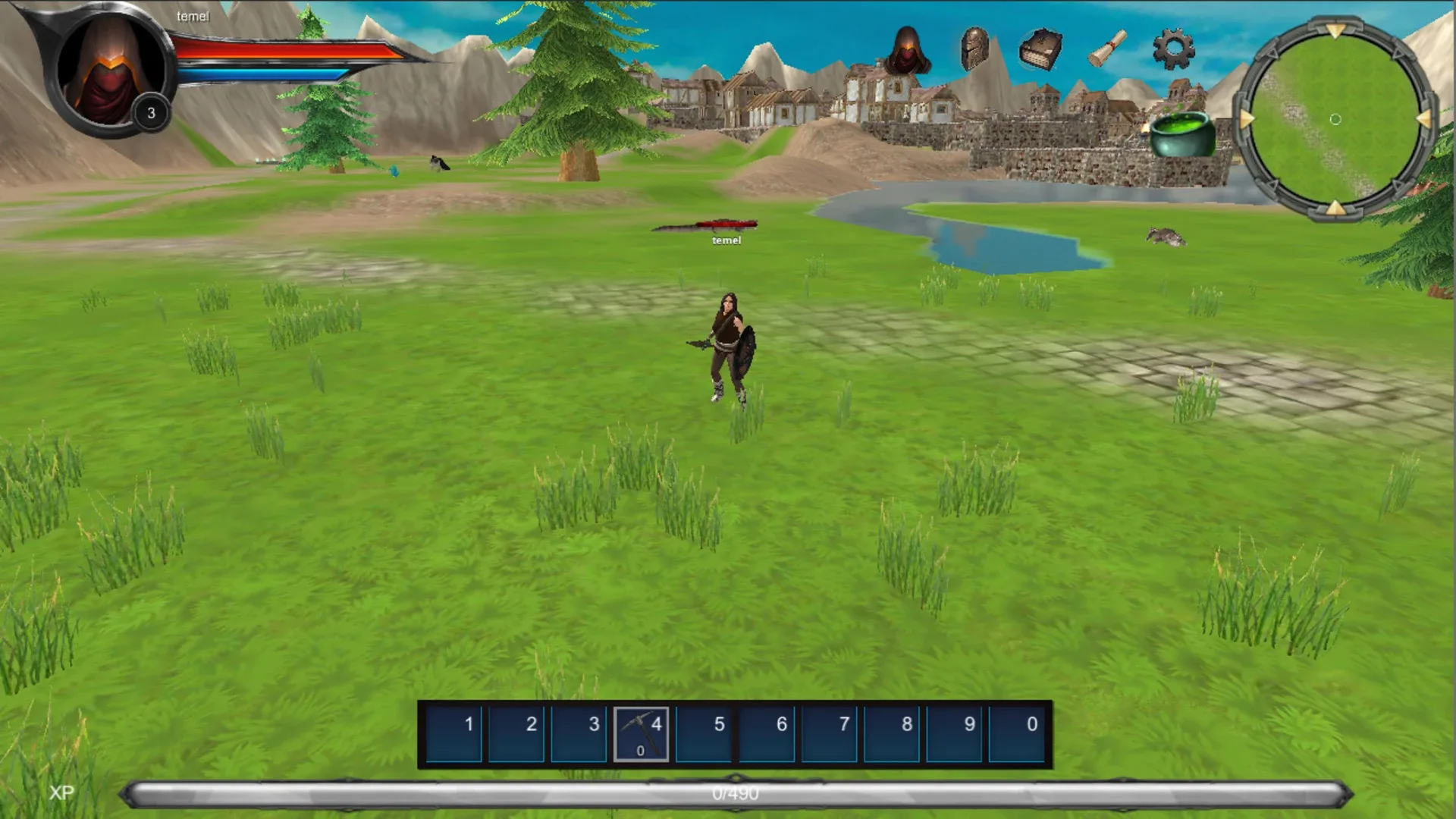Open the character panel via hooded figure icon
The image size is (1456, 819).
(908, 47)
